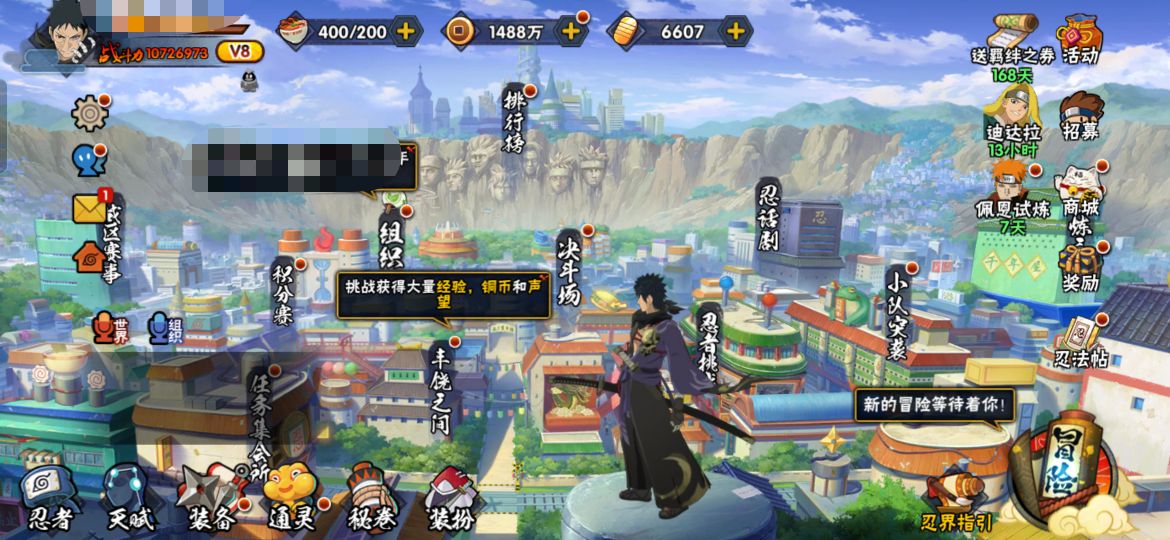Open the 装备 equipment menu
This screenshot has width=1170, height=540.
[x=210, y=496]
